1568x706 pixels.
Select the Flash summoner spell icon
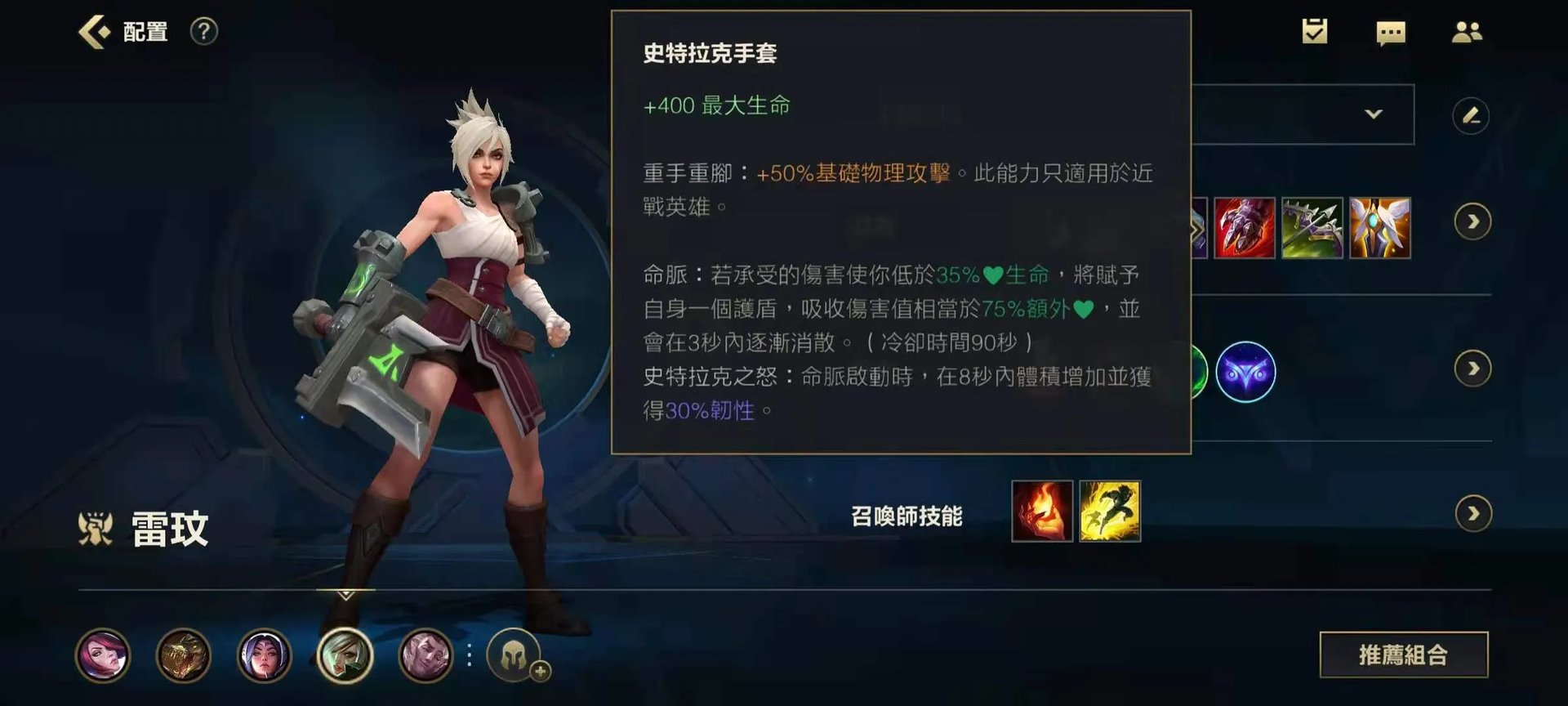(x=1109, y=513)
